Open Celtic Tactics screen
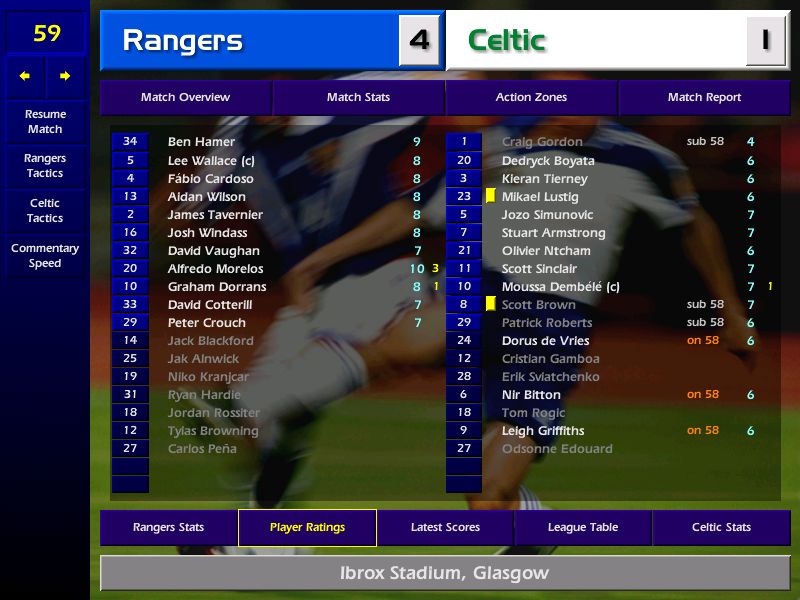This screenshot has width=800, height=600. pyautogui.click(x=45, y=210)
